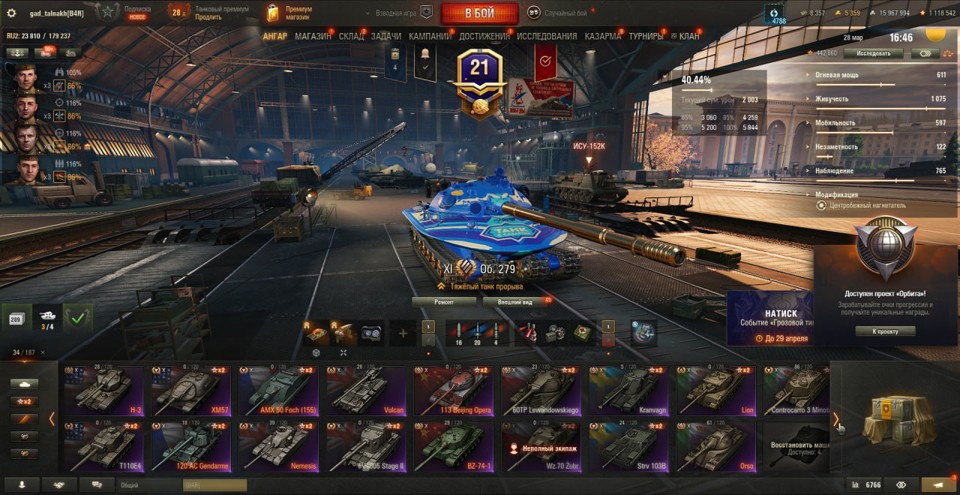Go to the Орбита project via К проекту
Image resolution: width=960 pixels, height=495 pixels.
pyautogui.click(x=884, y=331)
